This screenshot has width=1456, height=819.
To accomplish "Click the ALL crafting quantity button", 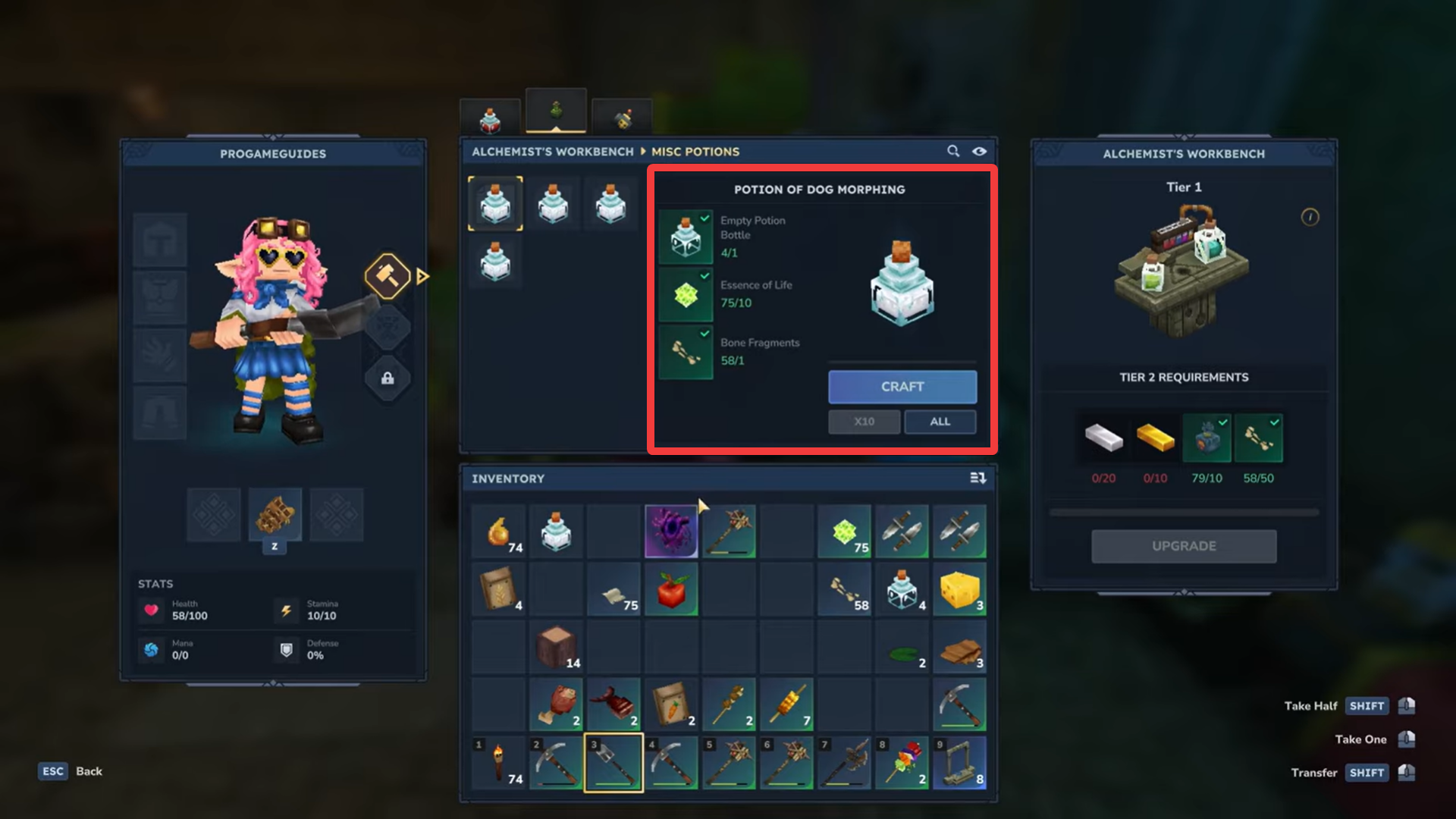I will tap(940, 422).
